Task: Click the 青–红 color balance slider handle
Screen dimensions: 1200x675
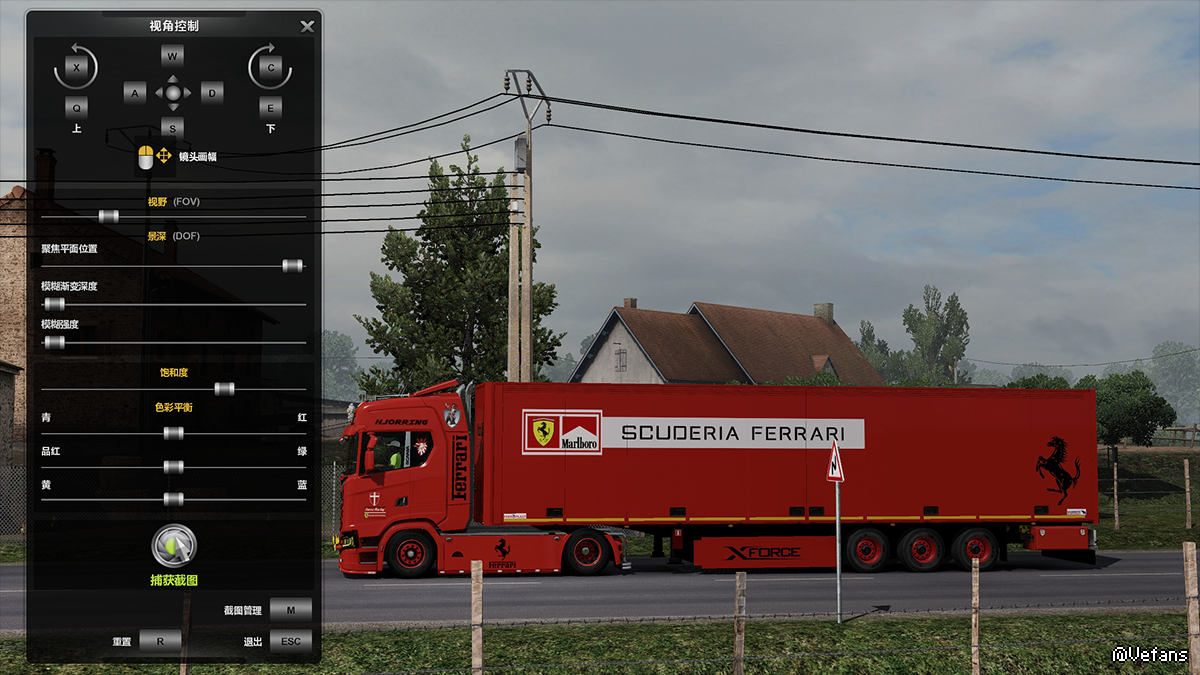Action: pyautogui.click(x=173, y=433)
